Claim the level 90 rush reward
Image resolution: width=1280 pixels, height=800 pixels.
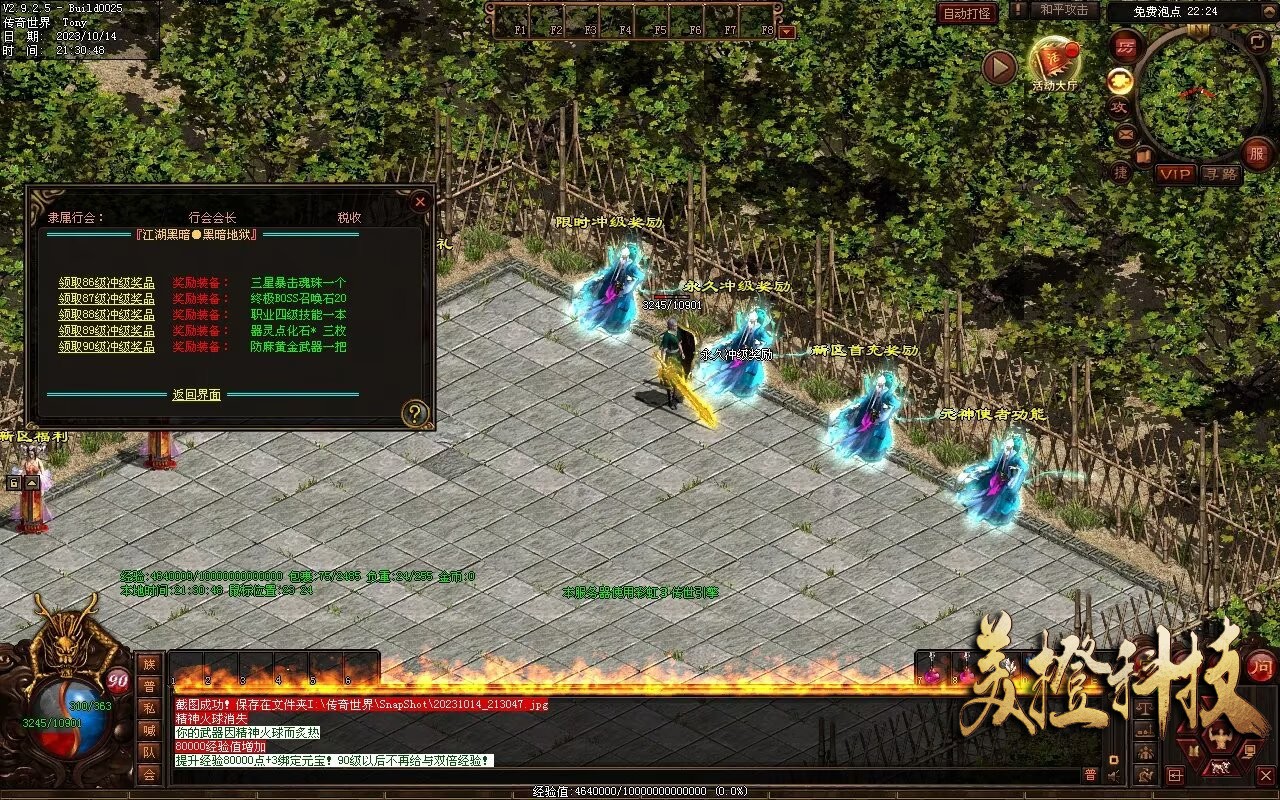106,347
